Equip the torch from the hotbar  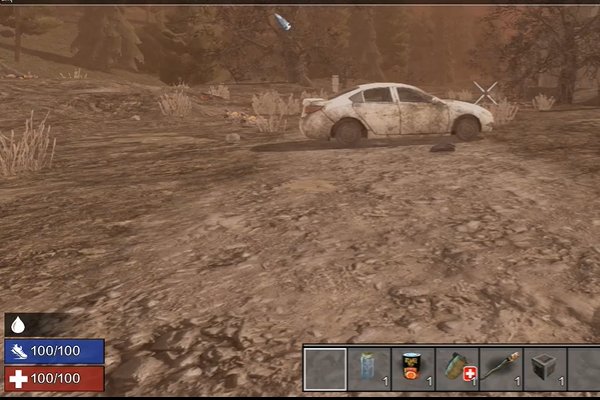[x=501, y=368]
